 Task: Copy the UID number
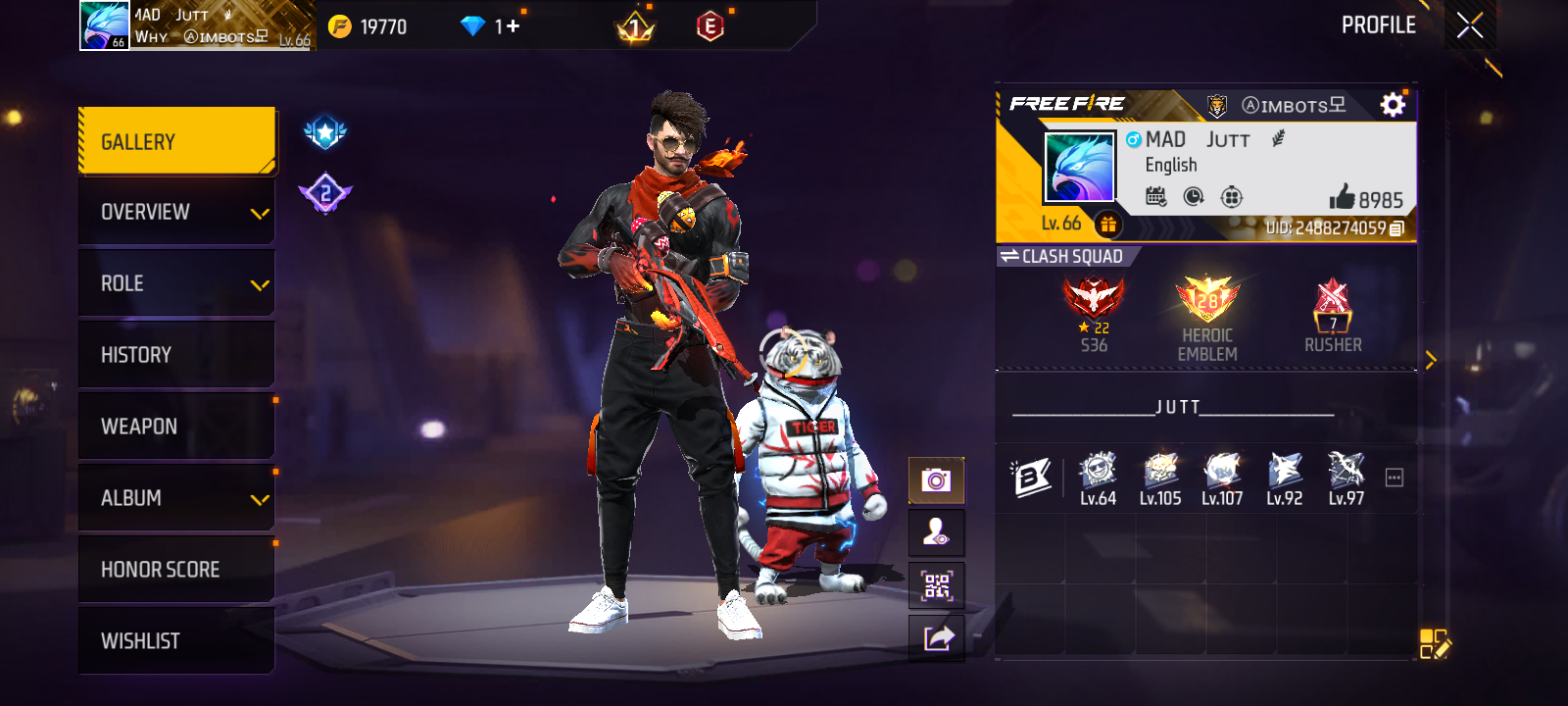[1396, 228]
